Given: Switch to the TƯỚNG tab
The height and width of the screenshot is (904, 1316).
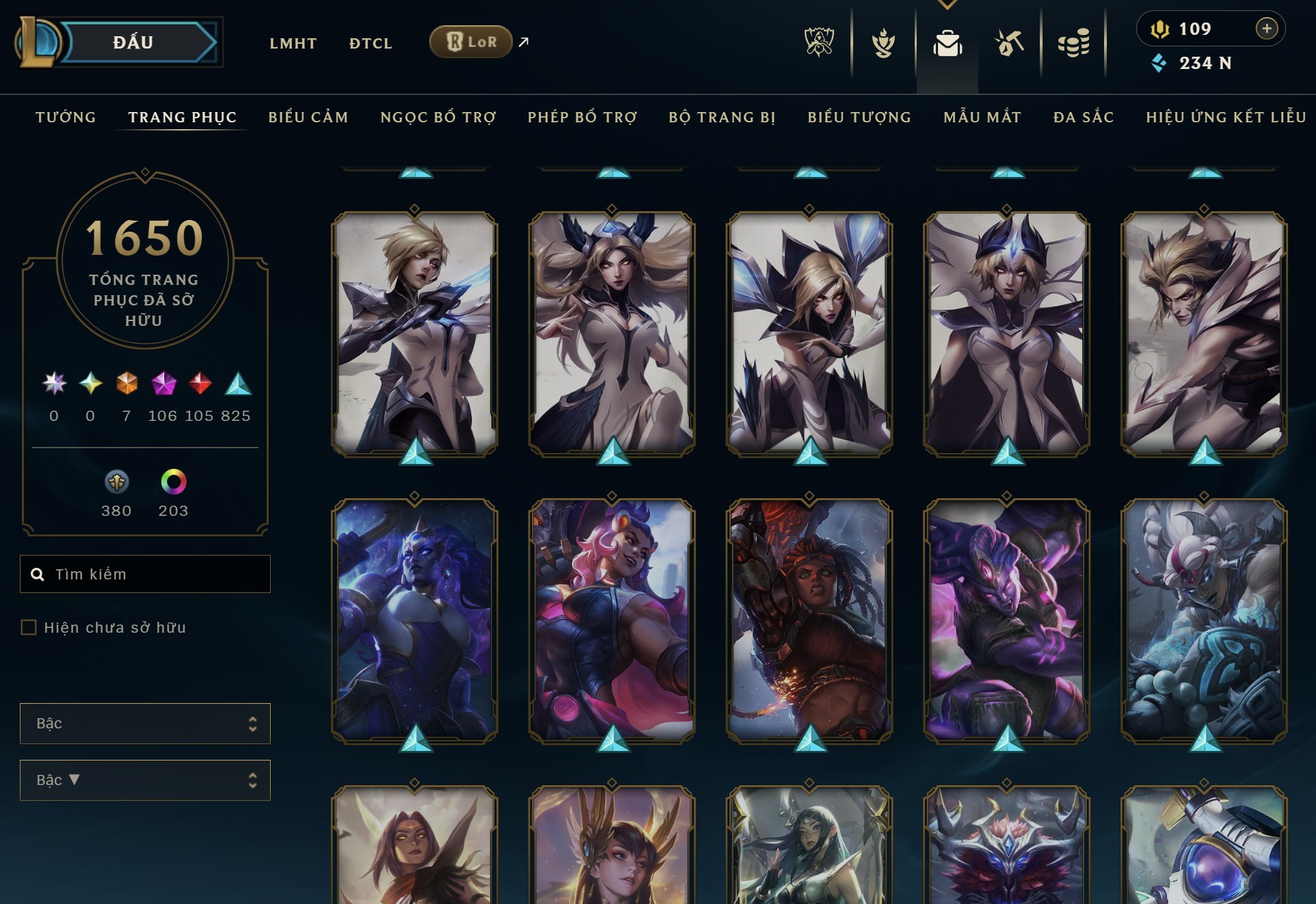Looking at the screenshot, I should (66, 117).
